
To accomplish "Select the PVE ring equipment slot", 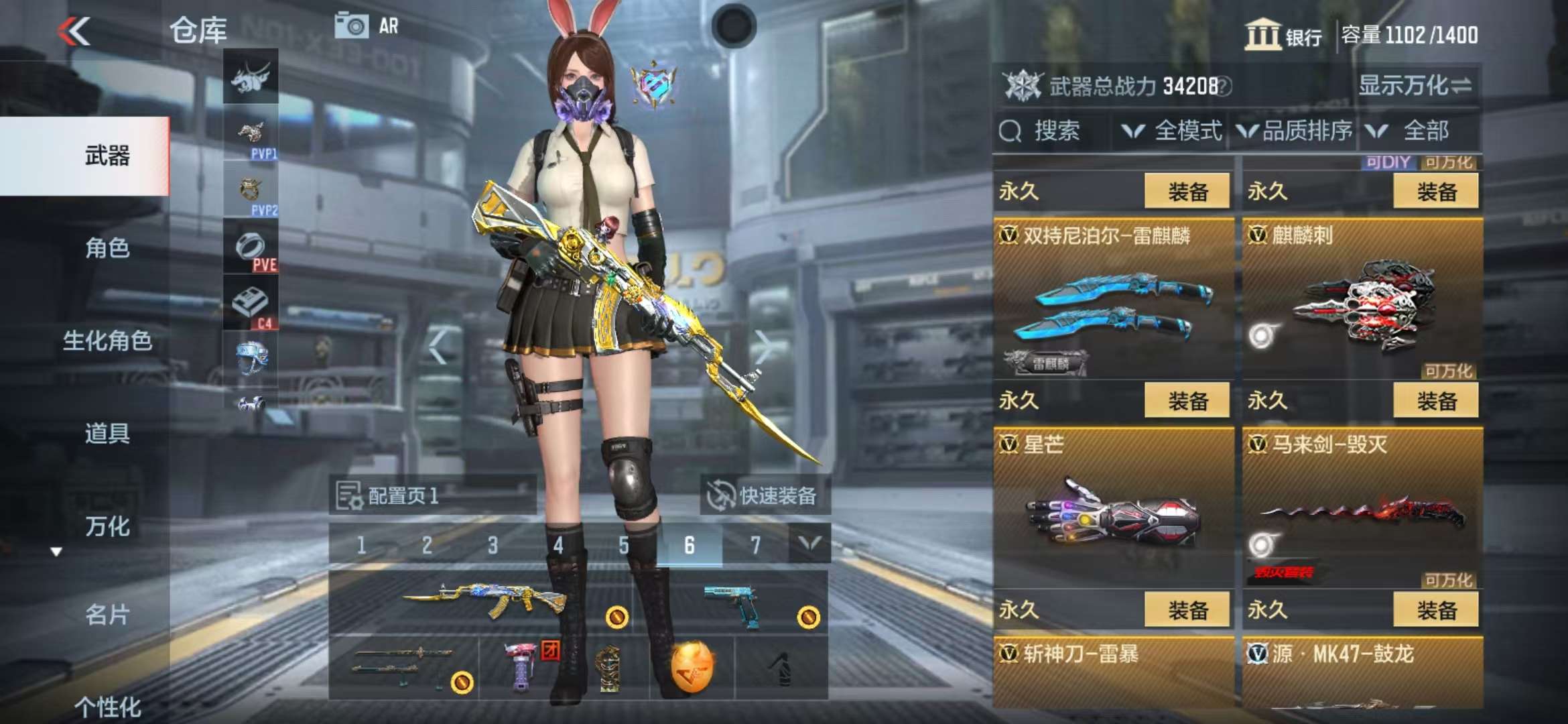I will point(251,248).
